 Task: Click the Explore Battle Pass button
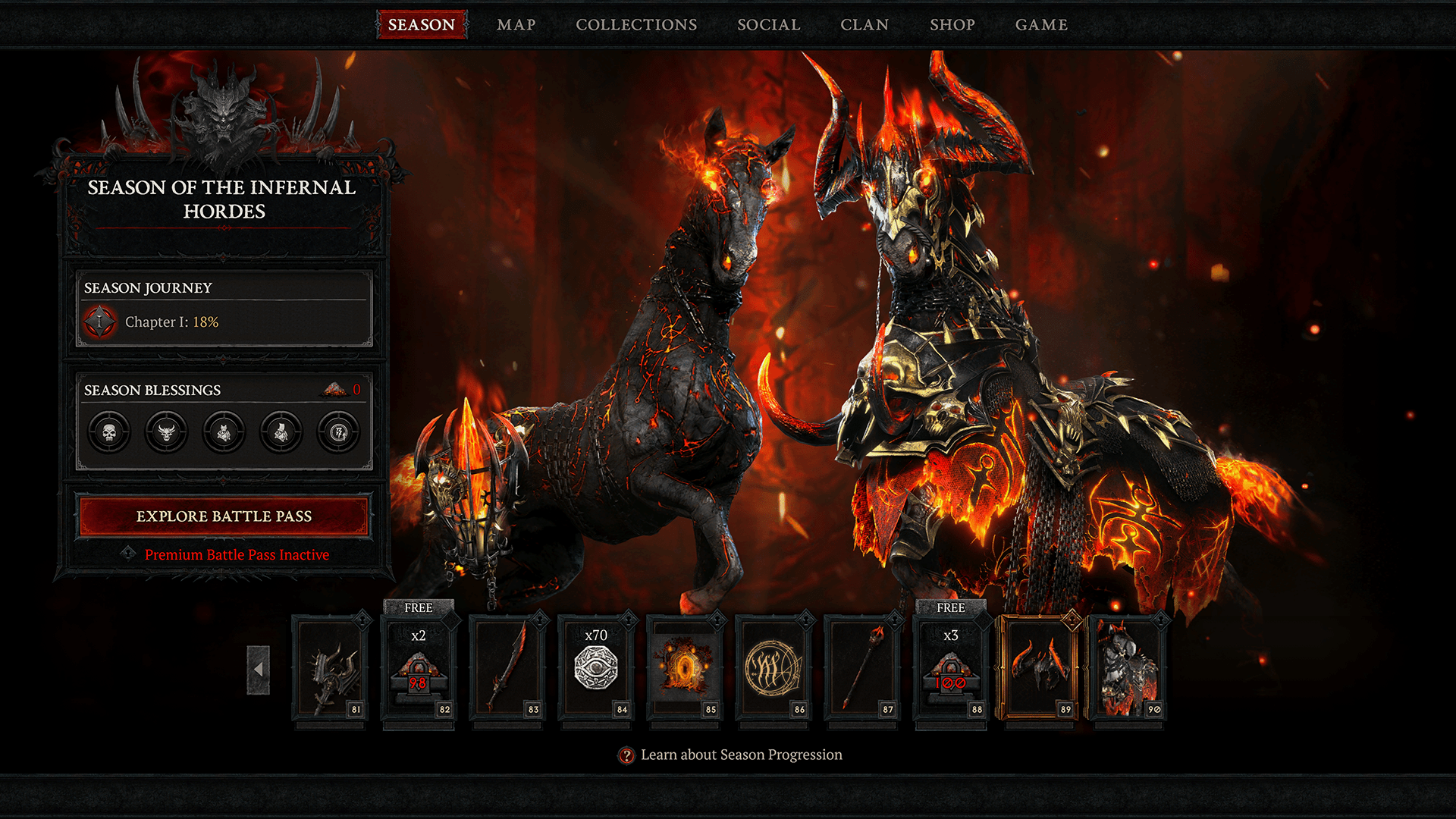(x=224, y=516)
